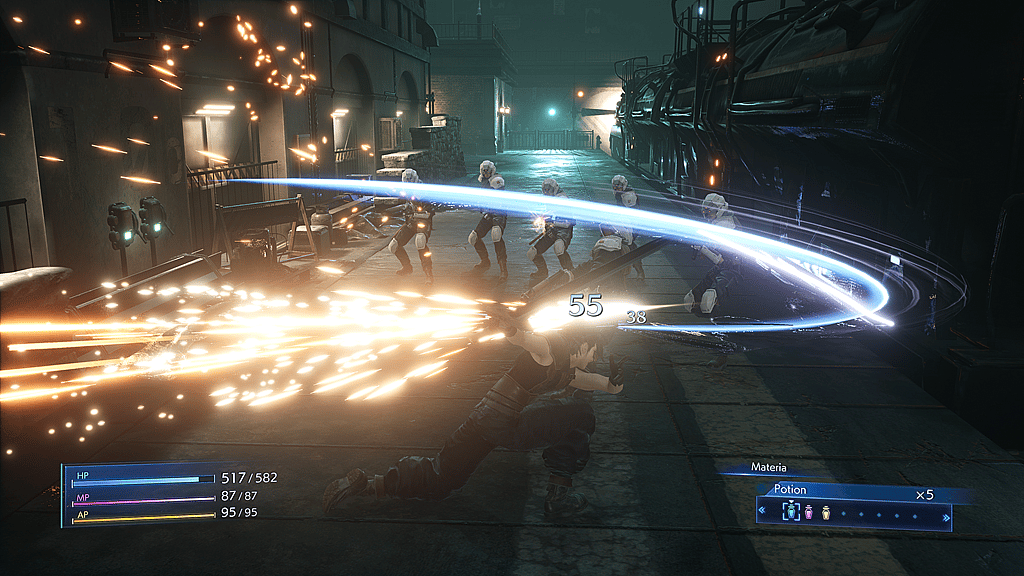Screen dimensions: 1024x576
Task: Choose the pink bottle item
Action: coord(810,512)
